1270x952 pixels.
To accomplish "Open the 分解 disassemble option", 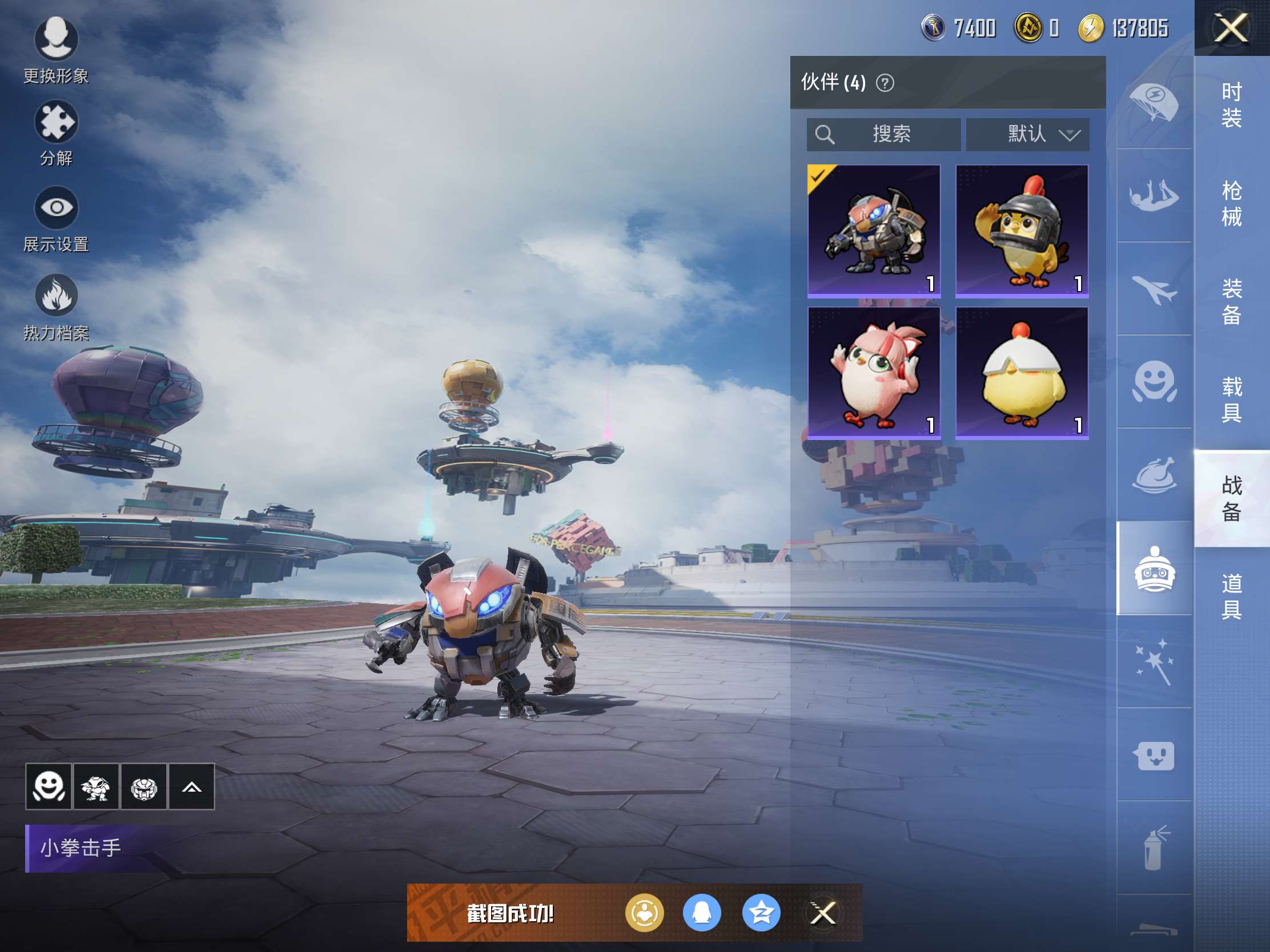I will click(x=56, y=132).
